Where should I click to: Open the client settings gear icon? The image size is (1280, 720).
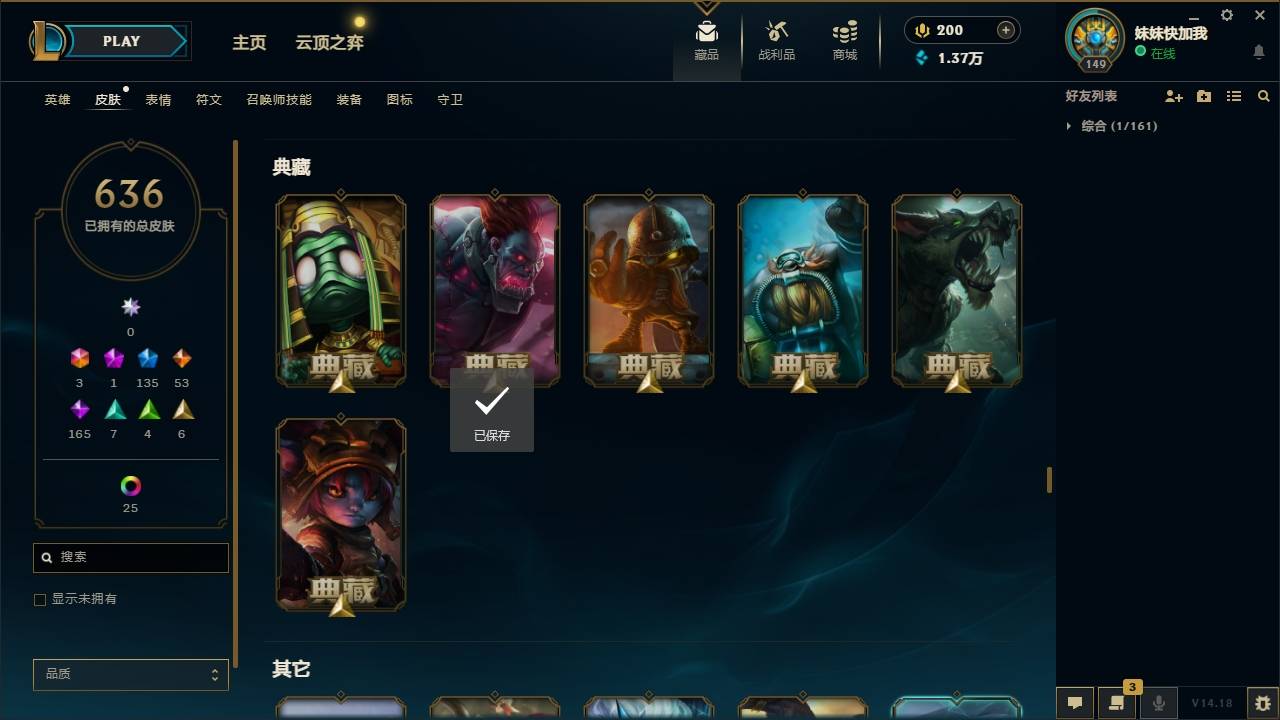tap(1226, 15)
